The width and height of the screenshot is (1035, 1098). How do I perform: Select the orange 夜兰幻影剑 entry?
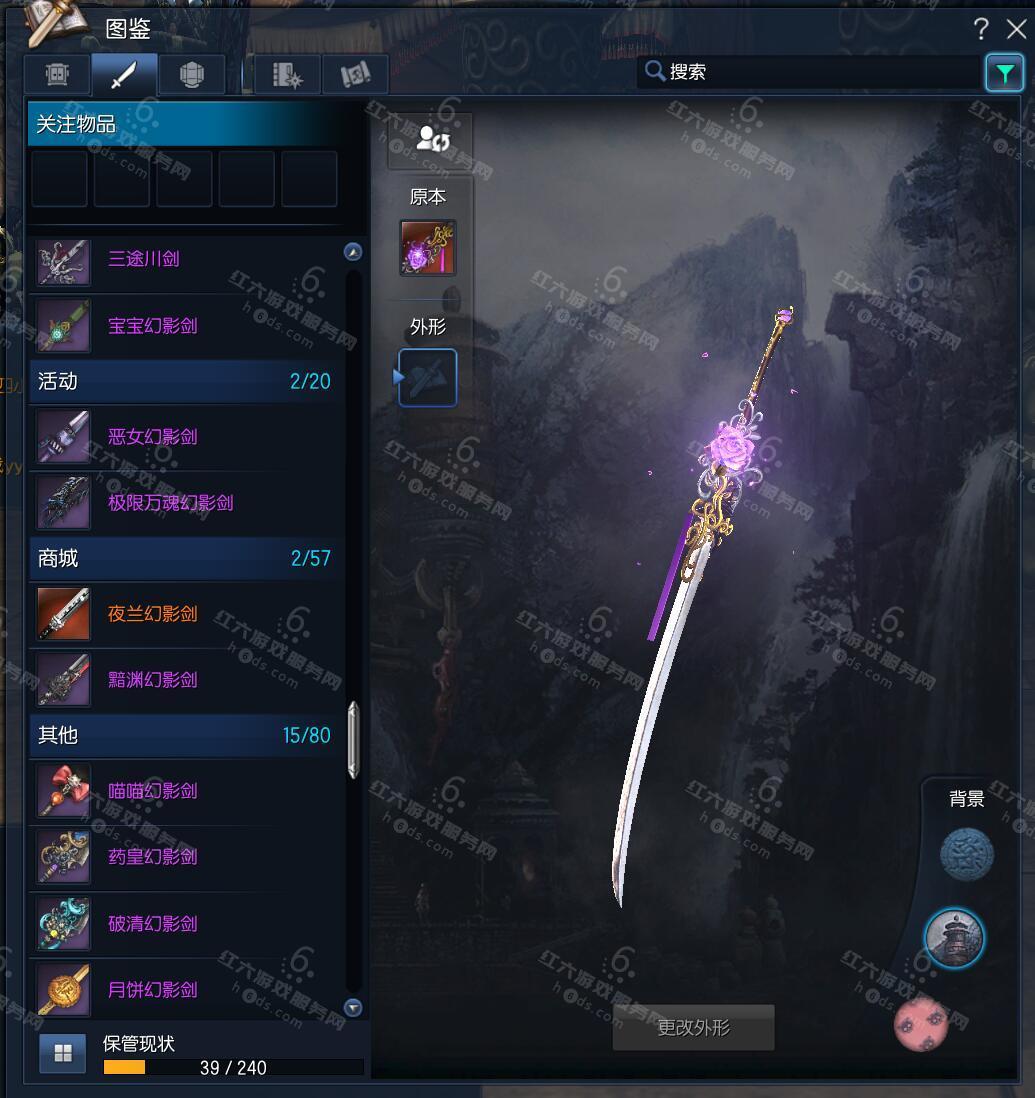point(152,614)
